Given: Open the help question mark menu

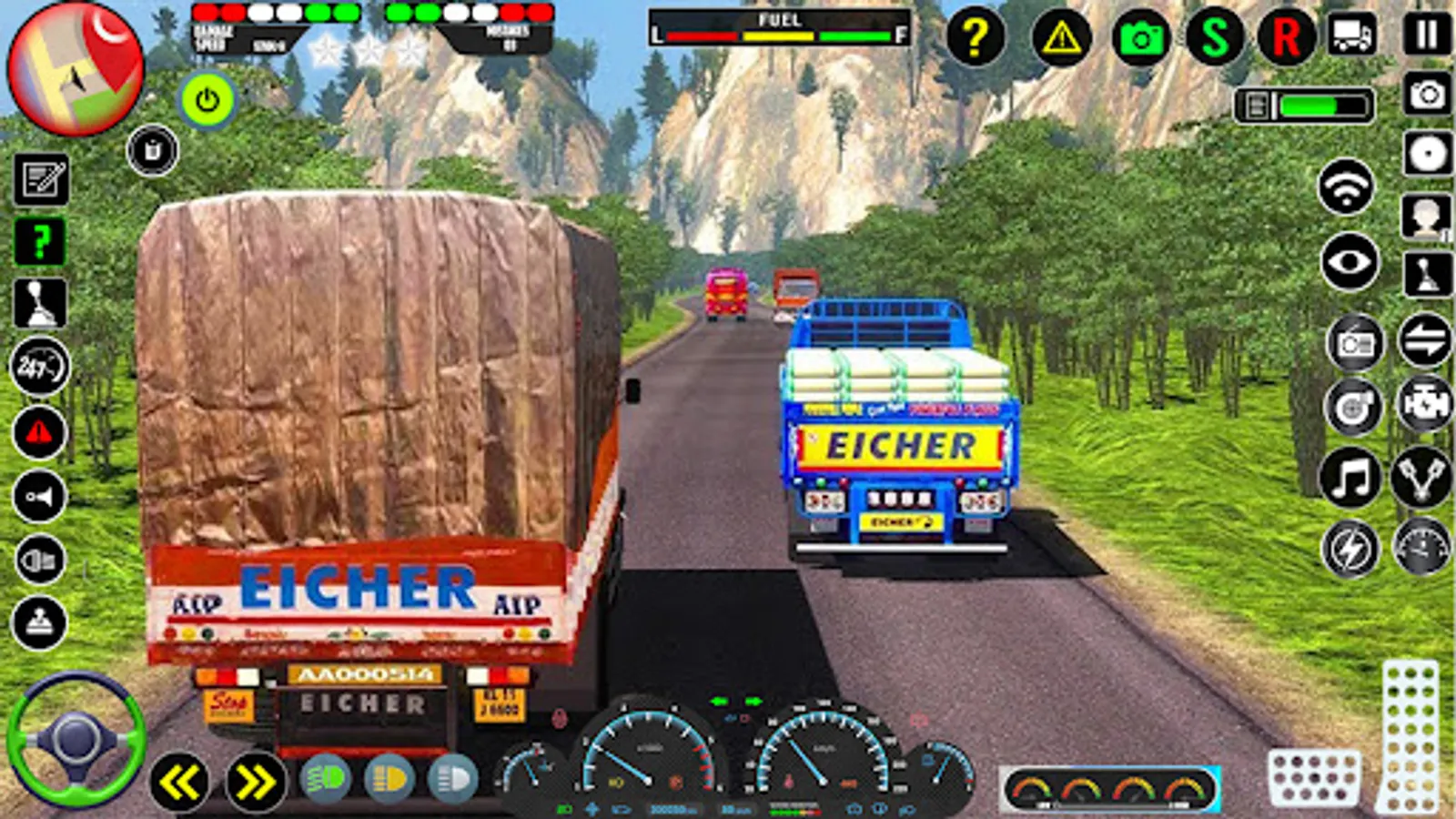Looking at the screenshot, I should click(976, 36).
